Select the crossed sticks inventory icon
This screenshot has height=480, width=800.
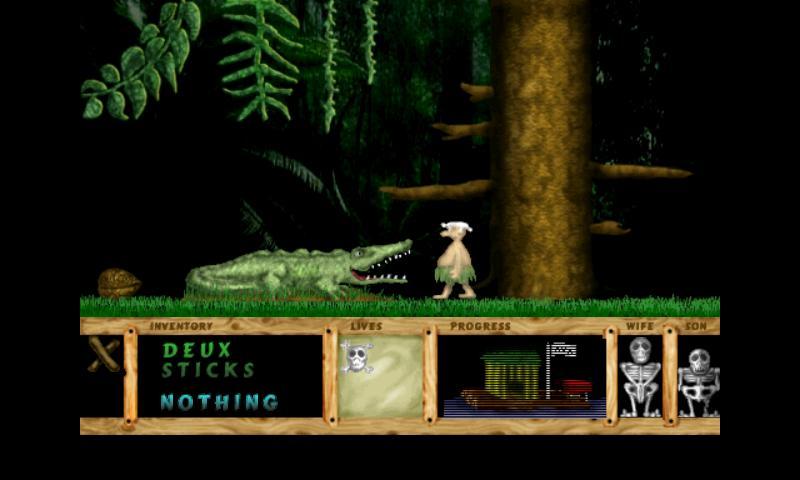(x=103, y=355)
